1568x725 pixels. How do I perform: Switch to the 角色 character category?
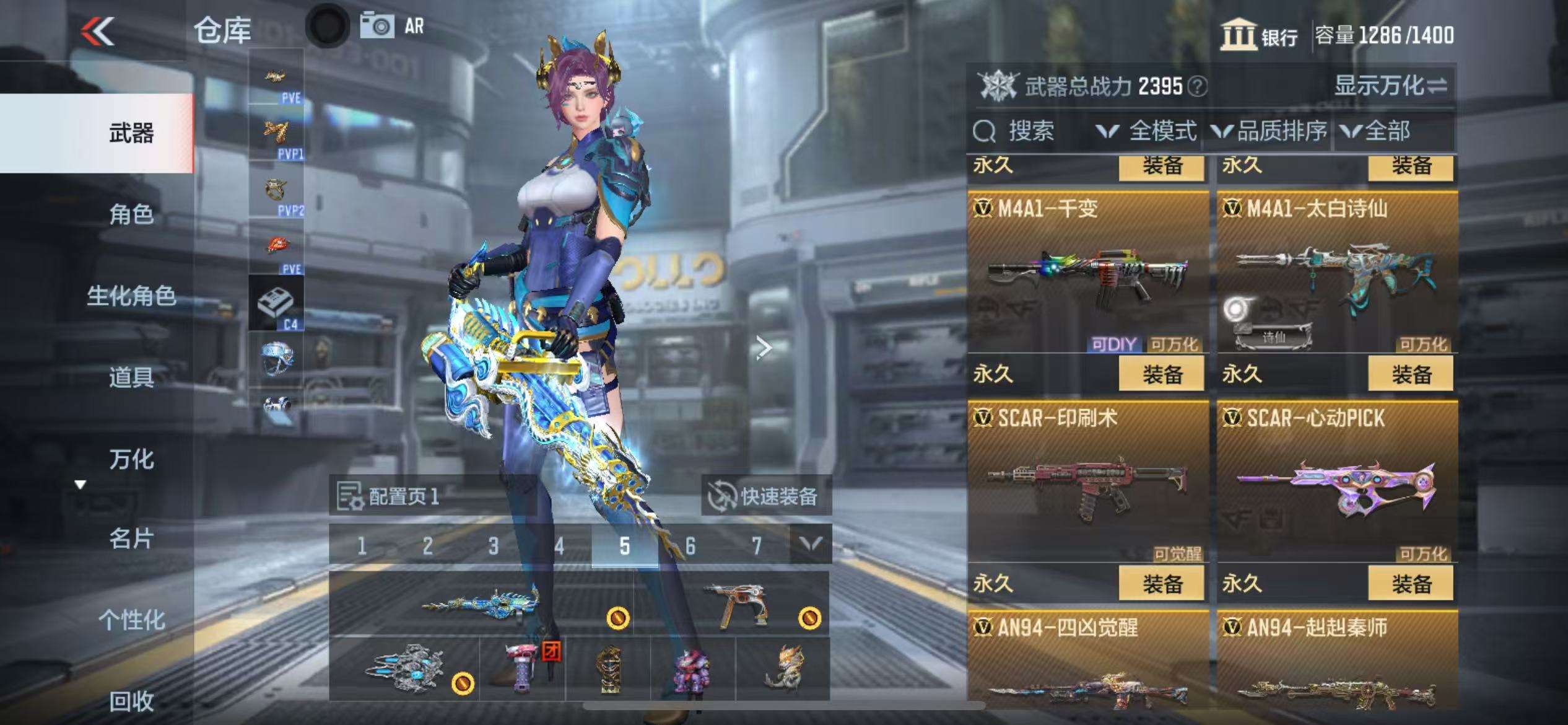pyautogui.click(x=131, y=214)
